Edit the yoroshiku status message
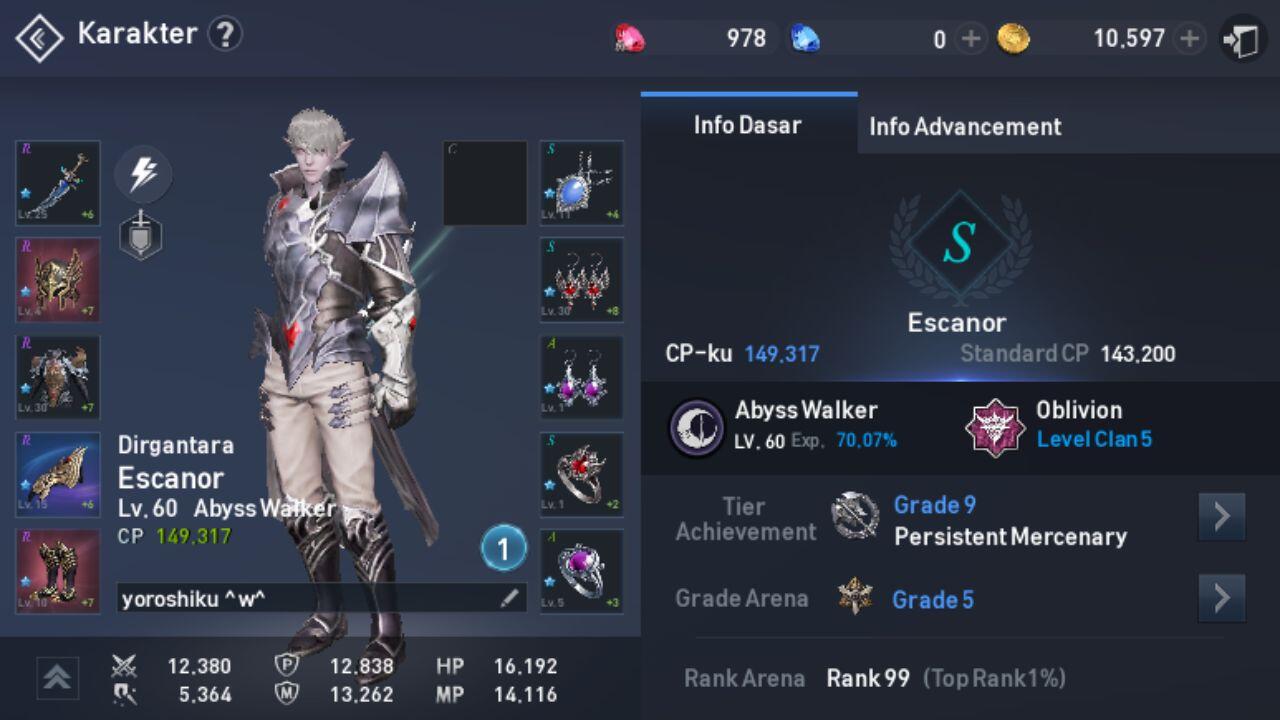Screen dimensions: 1280x720 [x=509, y=598]
